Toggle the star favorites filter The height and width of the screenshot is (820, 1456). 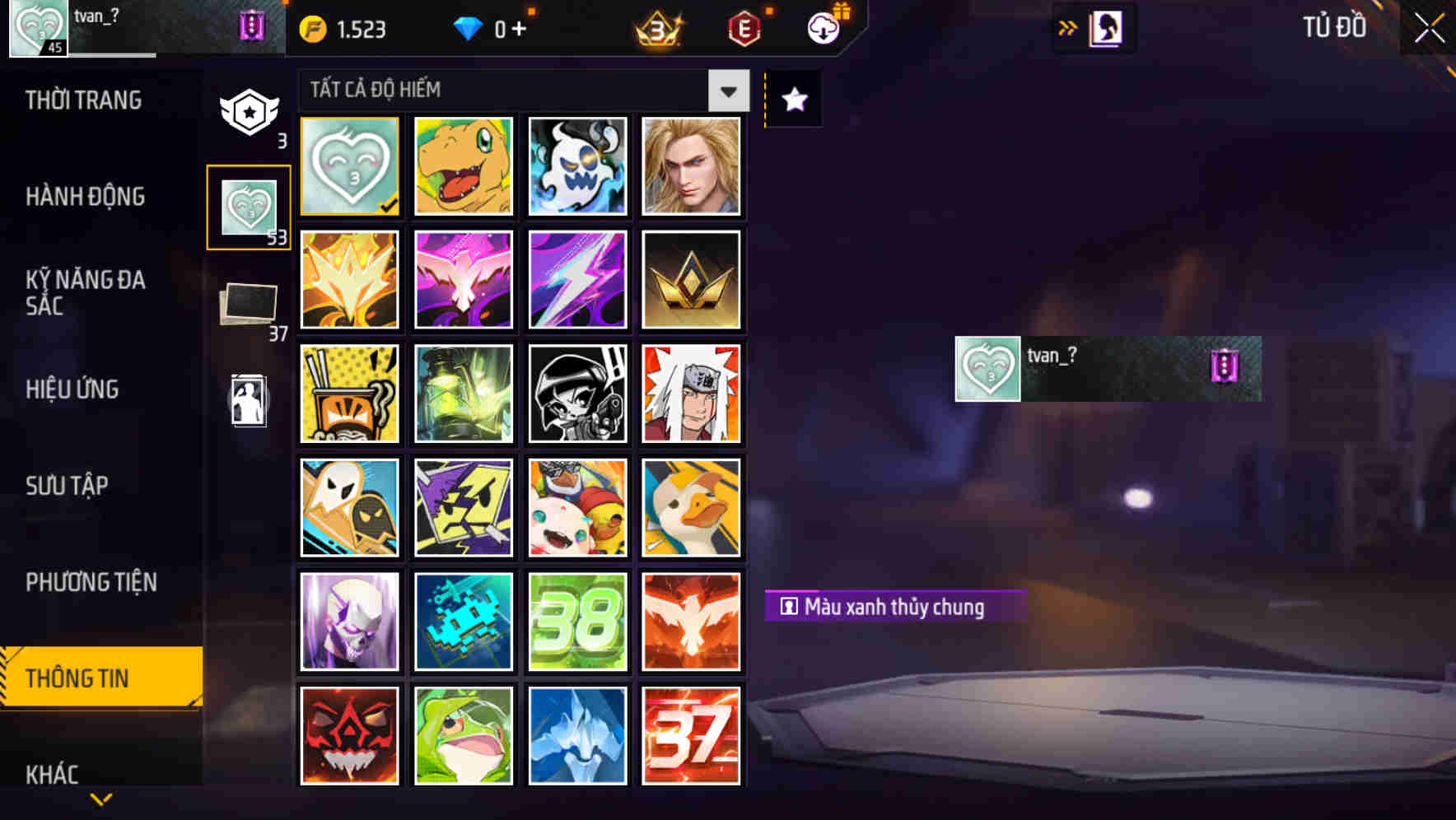(x=792, y=99)
